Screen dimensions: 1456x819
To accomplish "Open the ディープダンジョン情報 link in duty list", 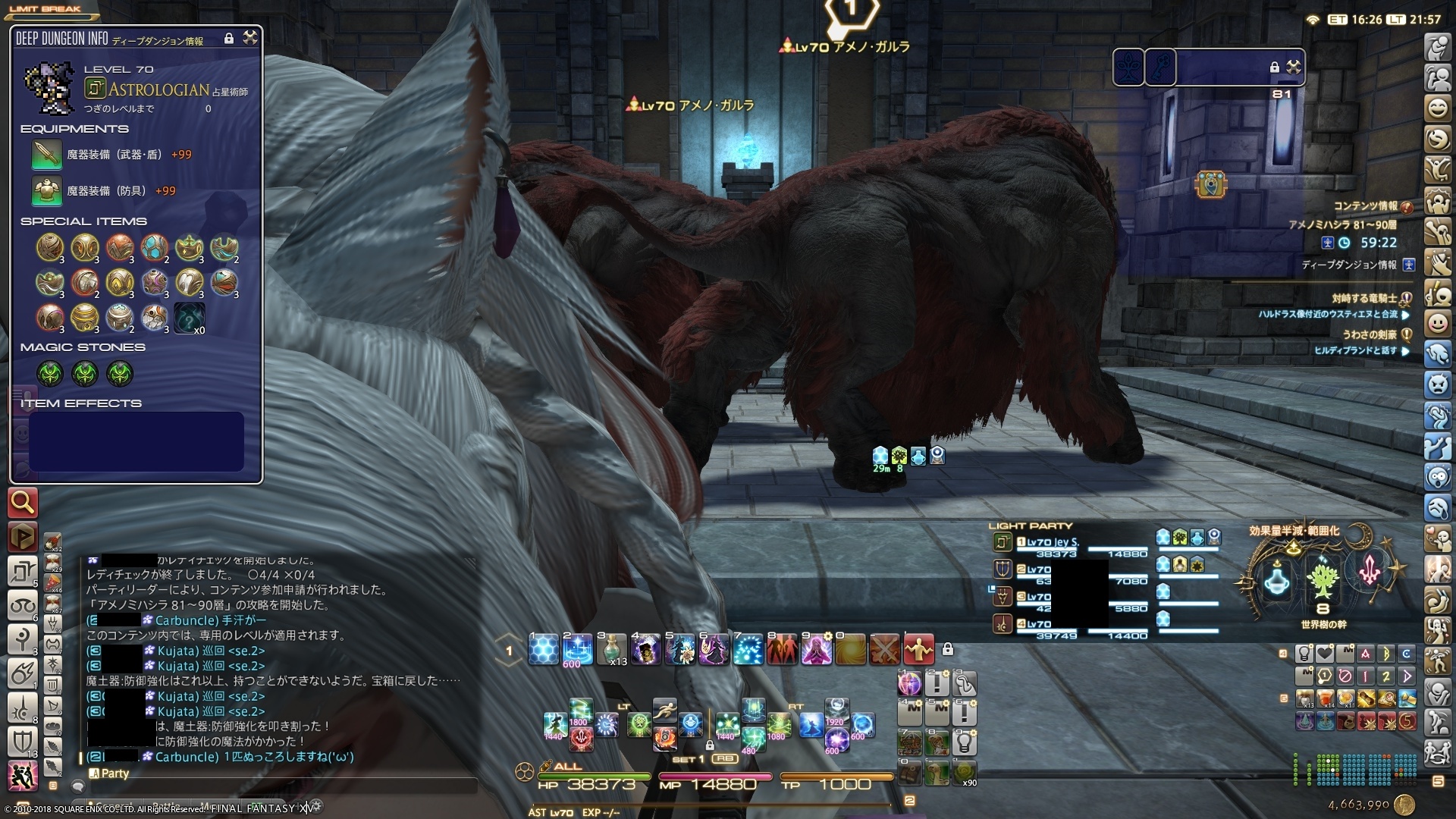I will pos(1349,265).
